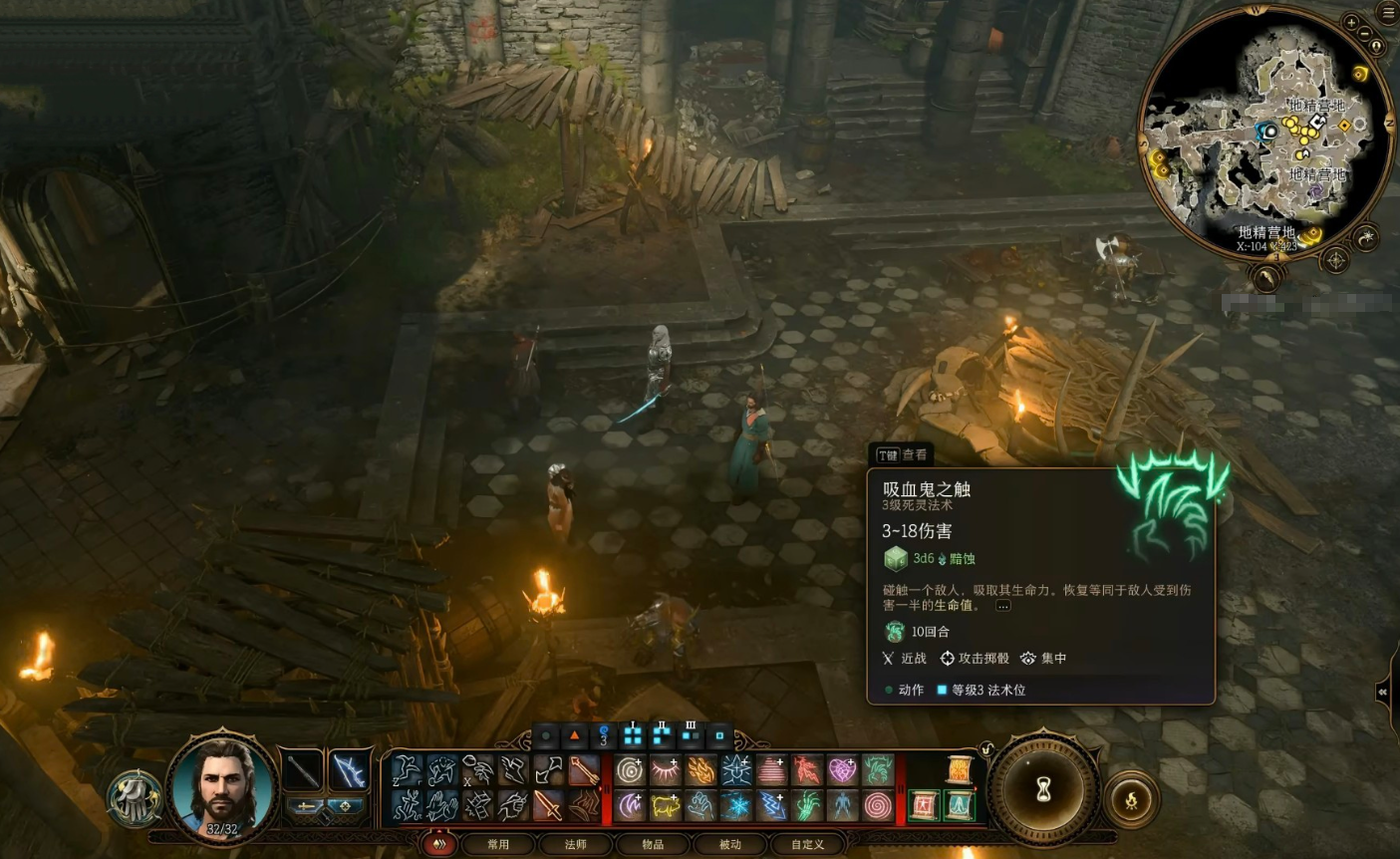This screenshot has height=859, width=1400.
Task: Switch to the 常用 hotbar tab
Action: (x=498, y=844)
